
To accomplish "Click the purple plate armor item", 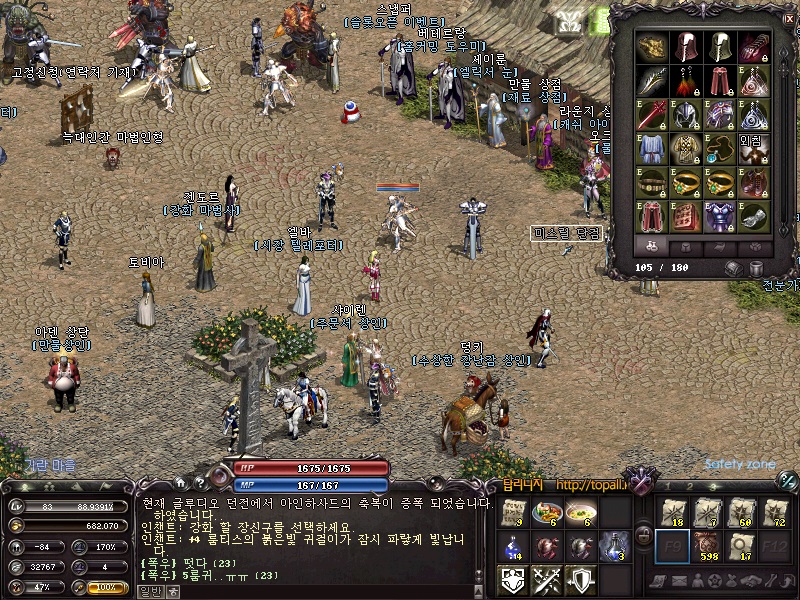I will (718, 215).
